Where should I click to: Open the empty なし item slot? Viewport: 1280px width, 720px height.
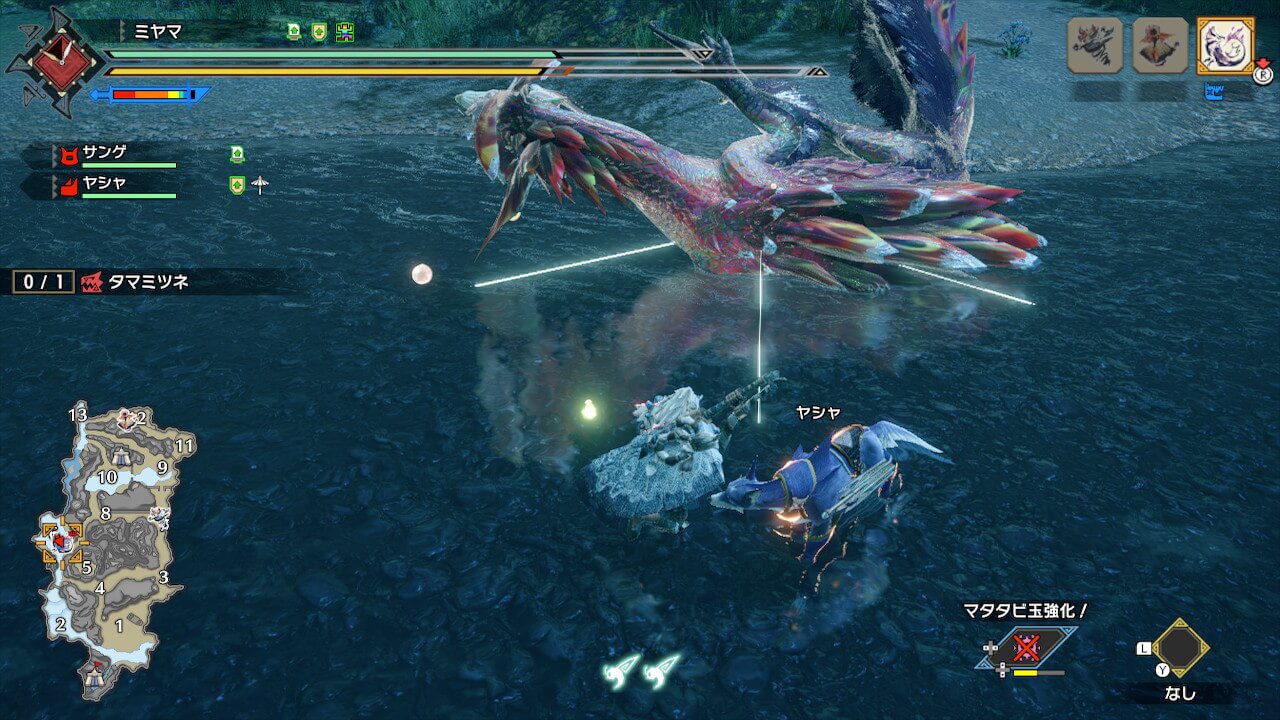[1180, 648]
